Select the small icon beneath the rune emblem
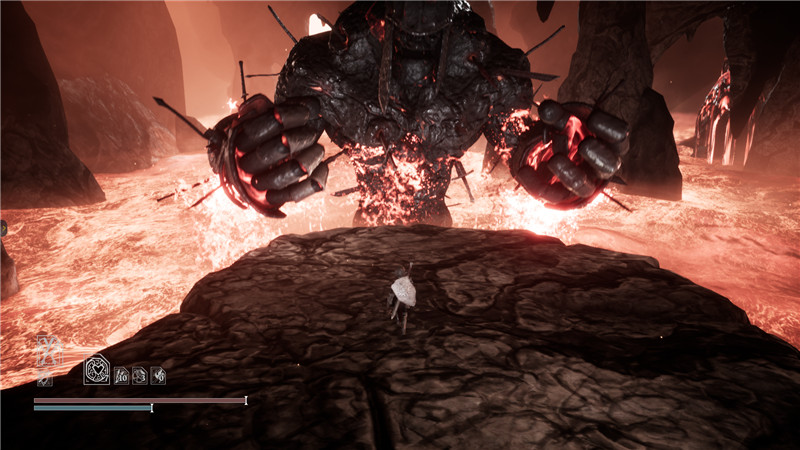800x450 pixels. (44, 379)
